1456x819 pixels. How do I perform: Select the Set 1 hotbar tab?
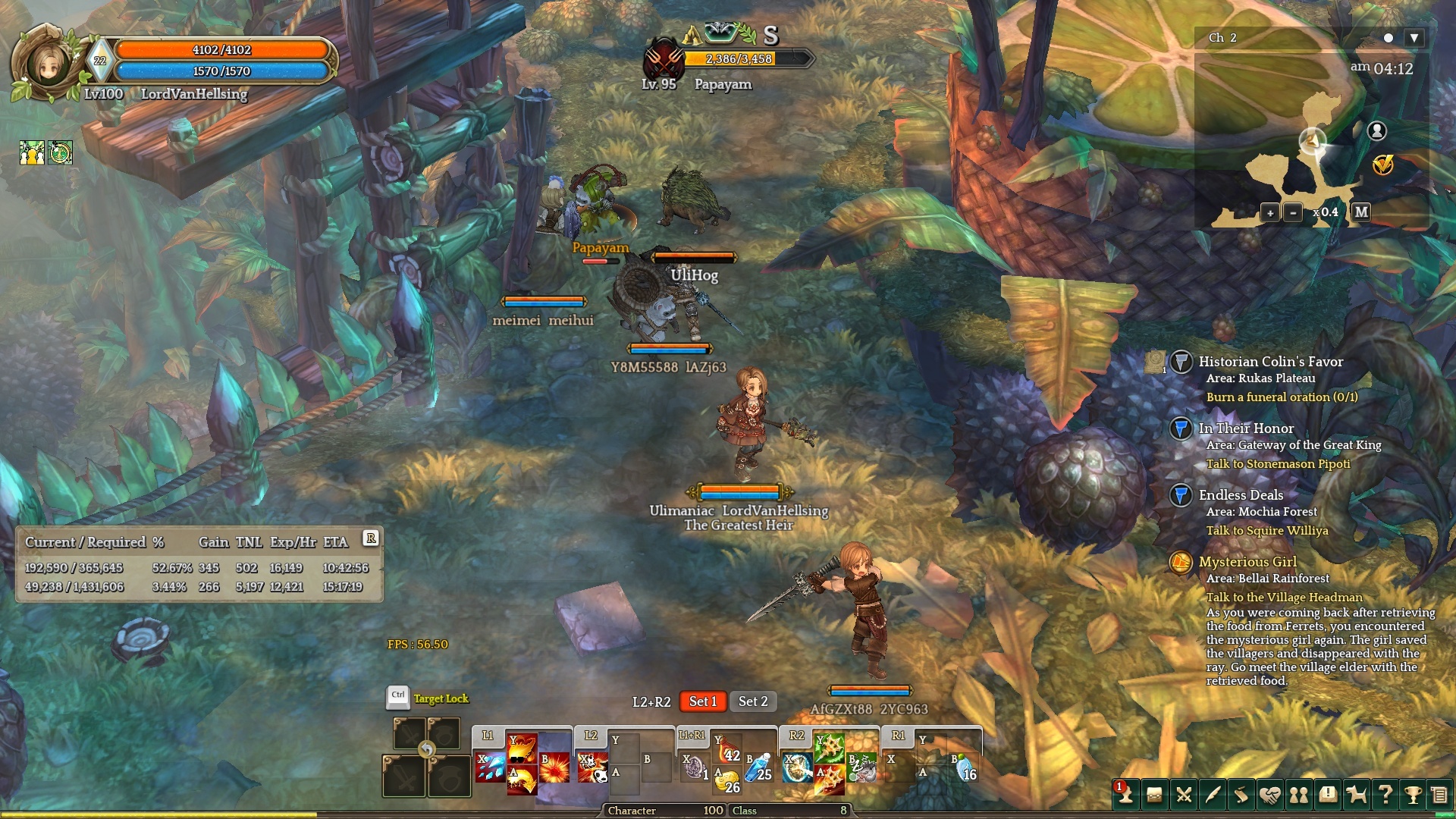coord(702,701)
